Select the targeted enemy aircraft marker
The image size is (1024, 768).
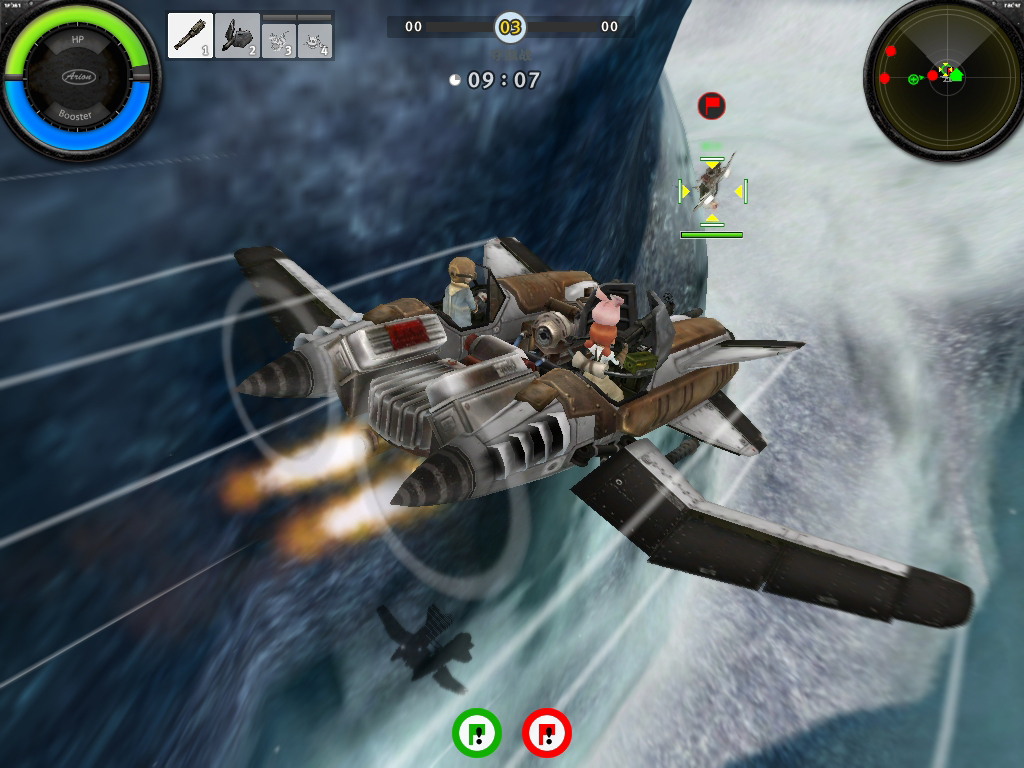(712, 190)
